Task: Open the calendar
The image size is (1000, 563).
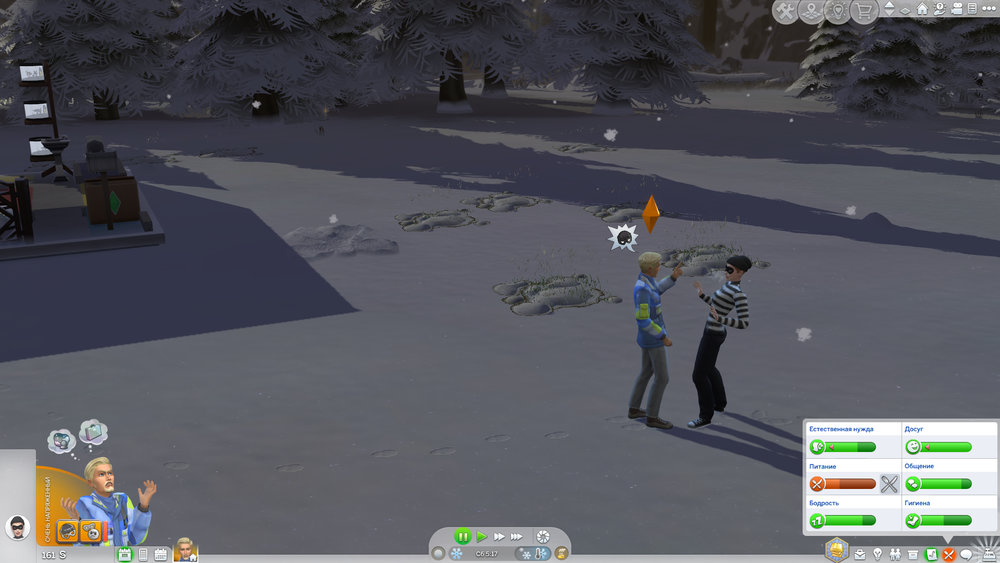Action: click(160, 553)
